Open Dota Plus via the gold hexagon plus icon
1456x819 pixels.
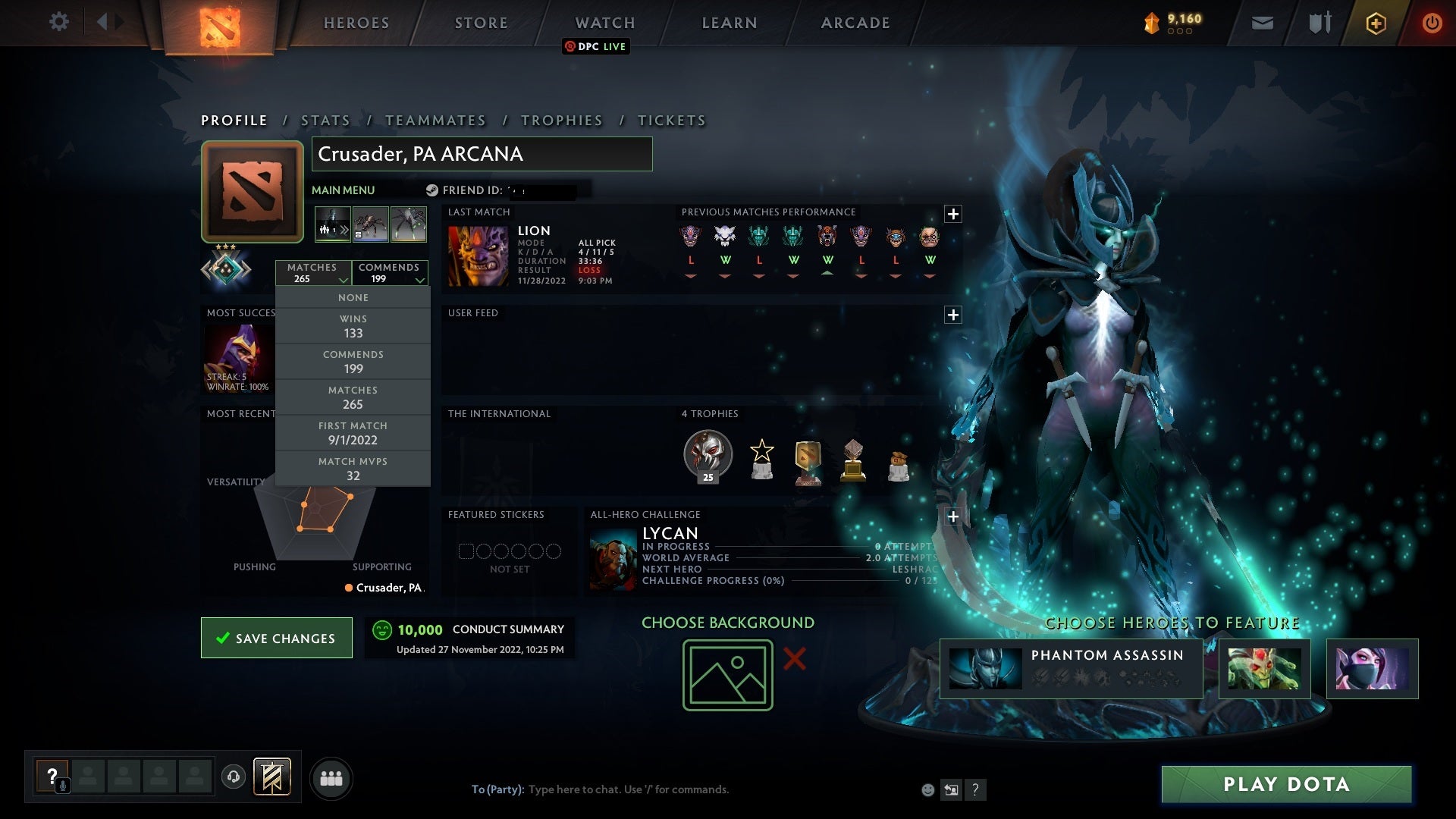tap(1376, 23)
